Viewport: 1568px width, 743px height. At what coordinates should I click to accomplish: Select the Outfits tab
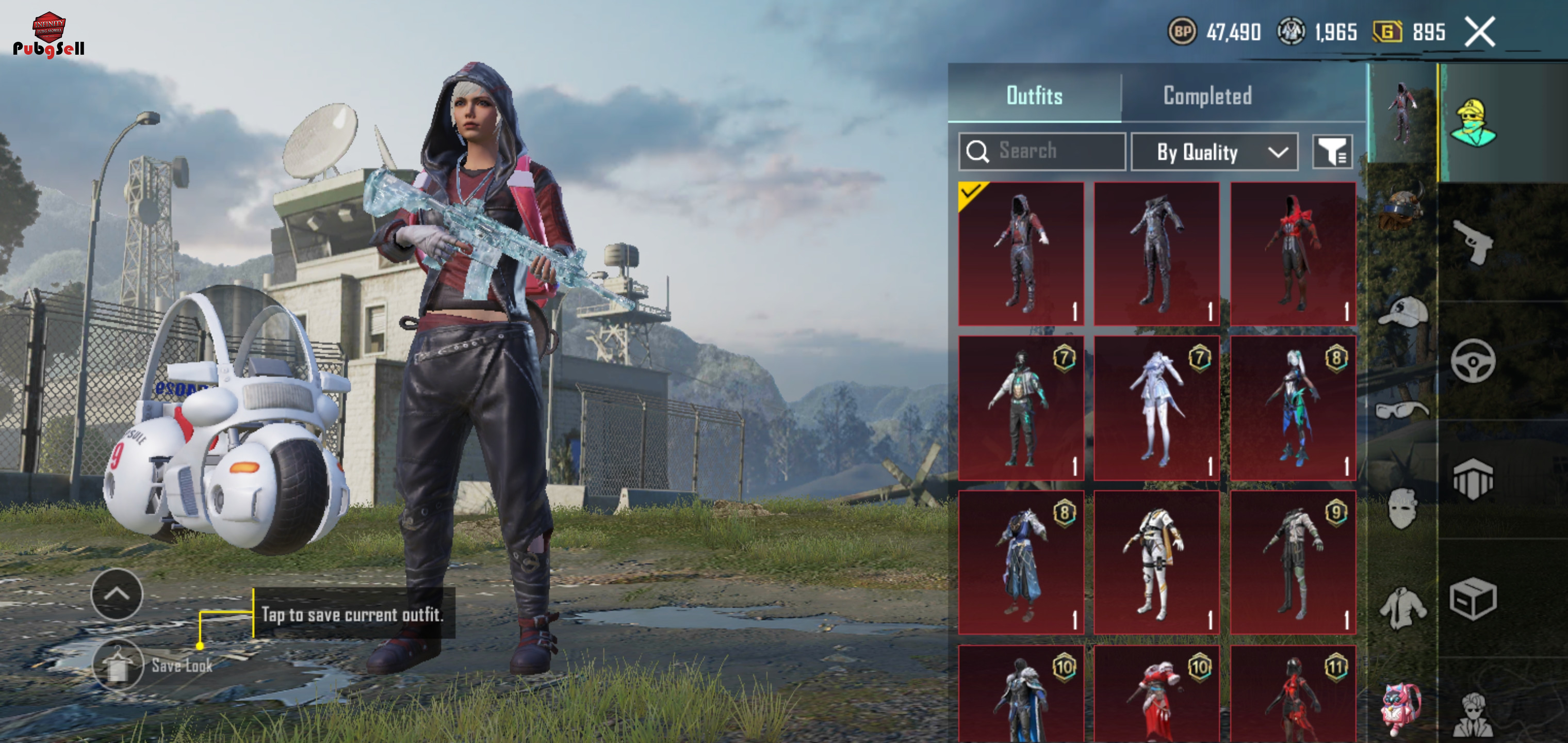coord(1034,95)
